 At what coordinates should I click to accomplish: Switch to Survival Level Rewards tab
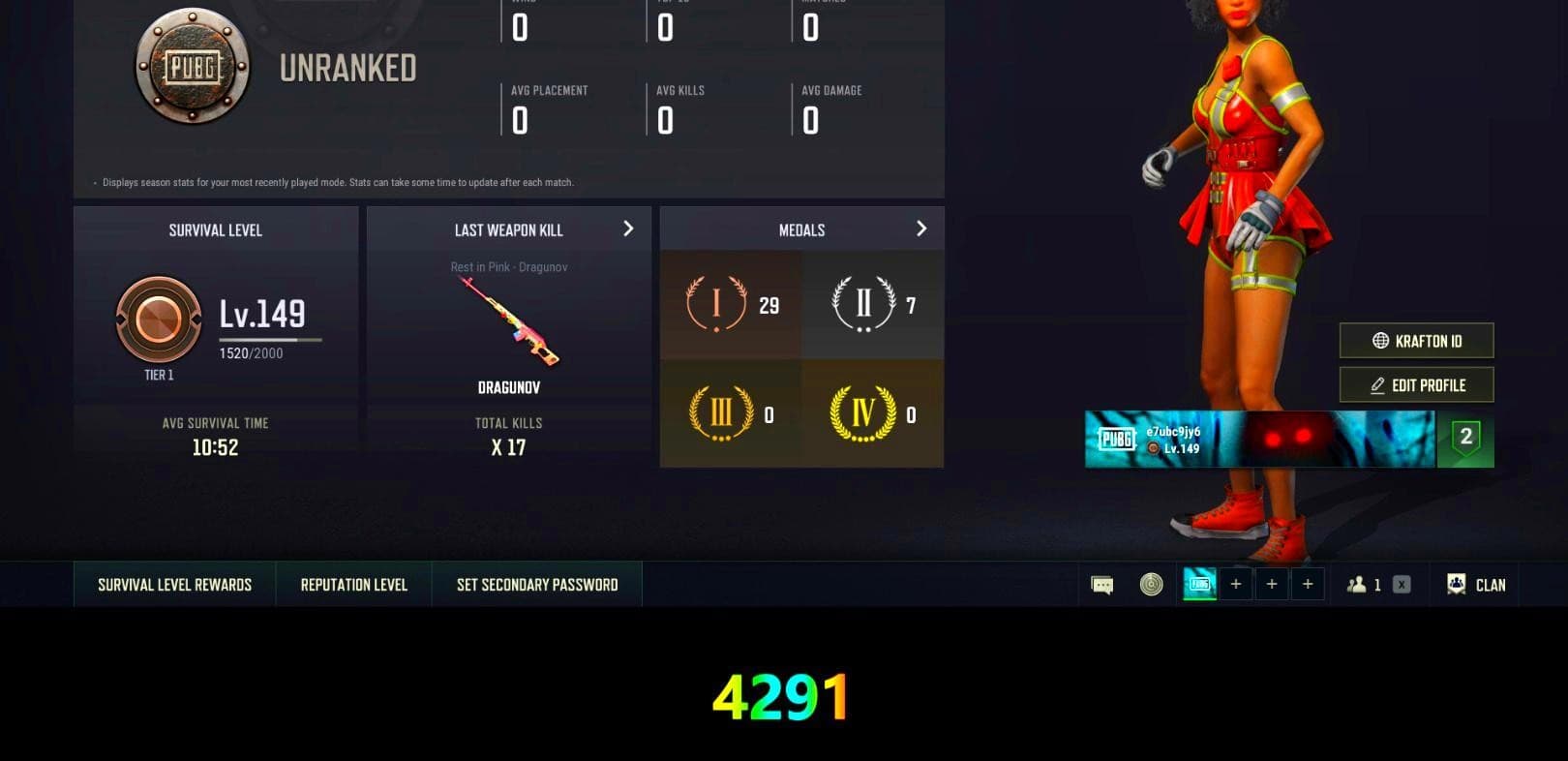(173, 584)
